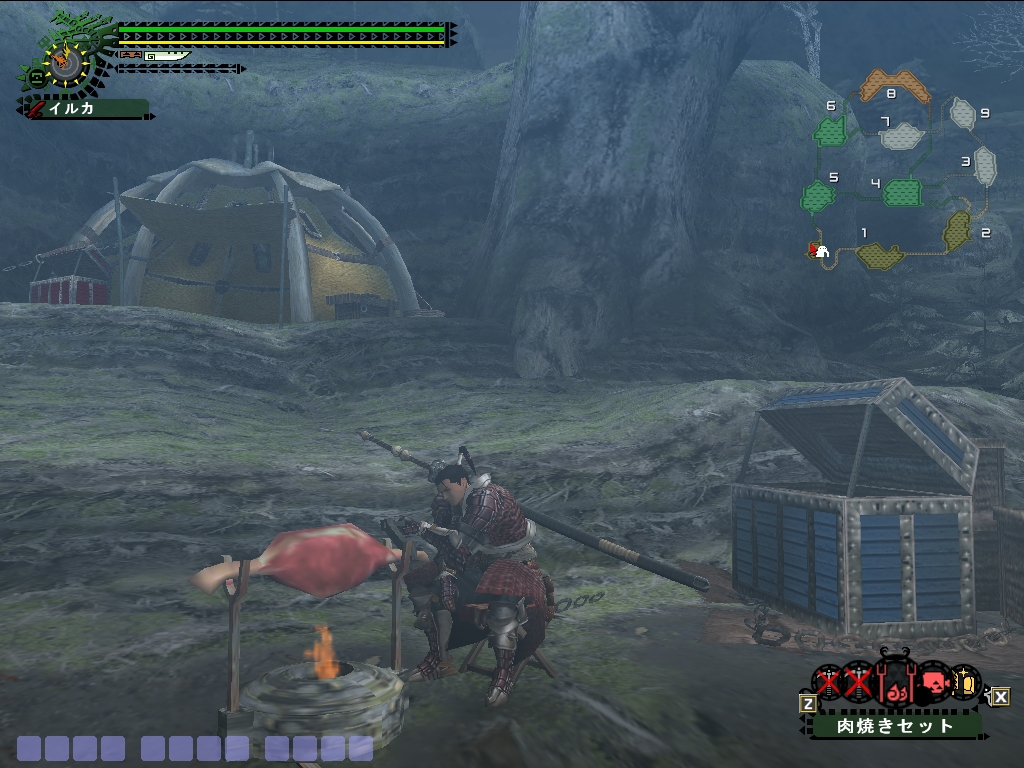Click area 6 on the minimap
Image resolution: width=1024 pixels, height=768 pixels.
pyautogui.click(x=829, y=130)
